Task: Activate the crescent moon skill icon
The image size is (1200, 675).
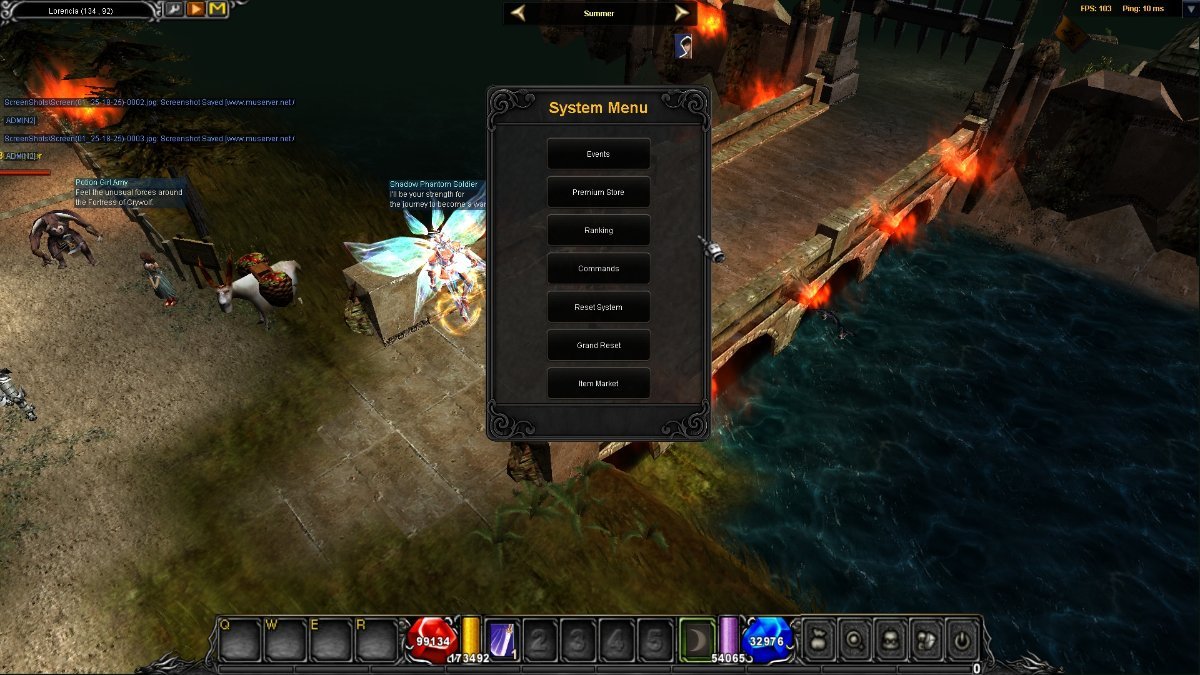Action: (697, 637)
